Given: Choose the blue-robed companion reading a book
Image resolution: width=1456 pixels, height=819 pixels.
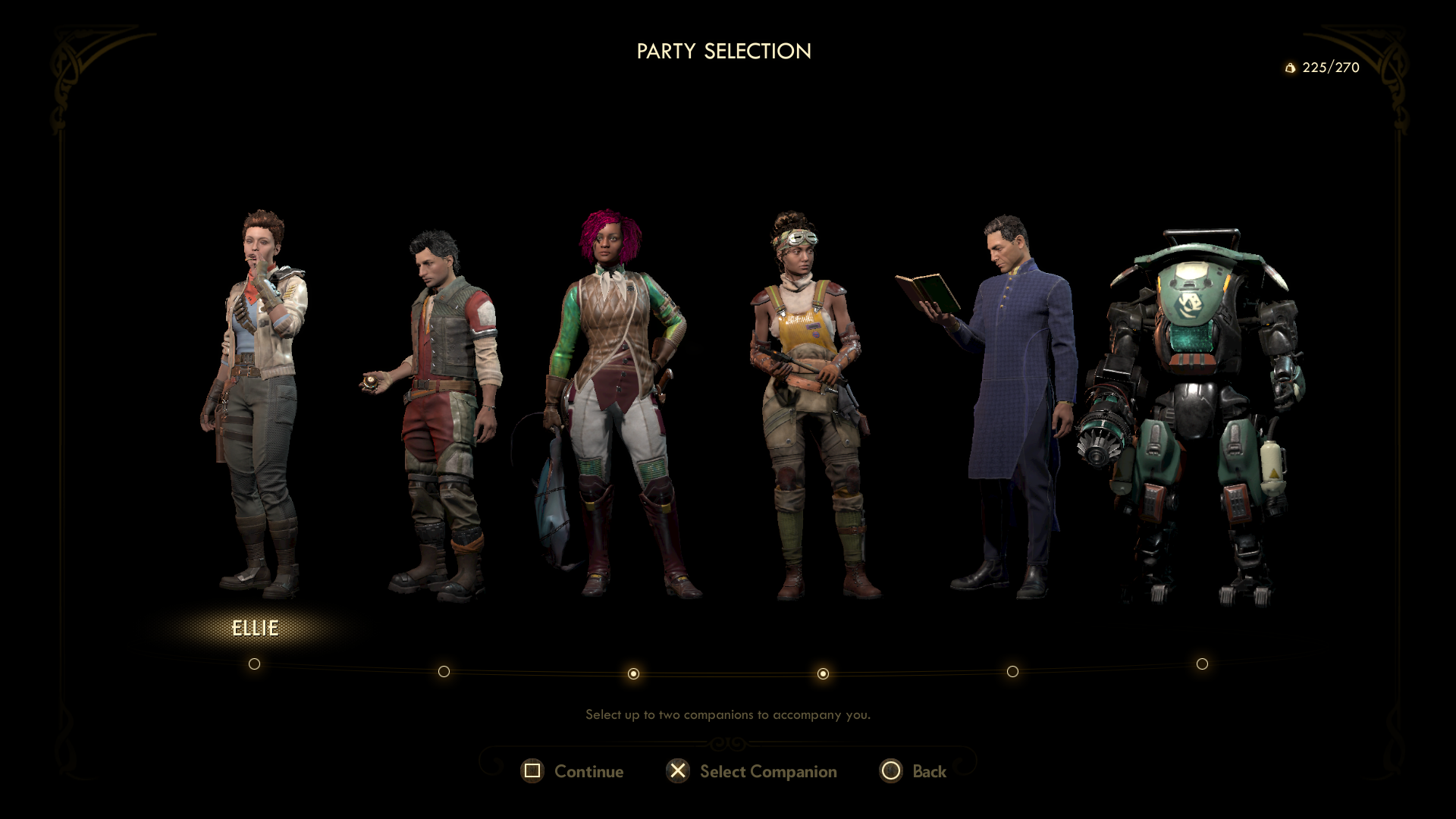Looking at the screenshot, I should click(1012, 402).
